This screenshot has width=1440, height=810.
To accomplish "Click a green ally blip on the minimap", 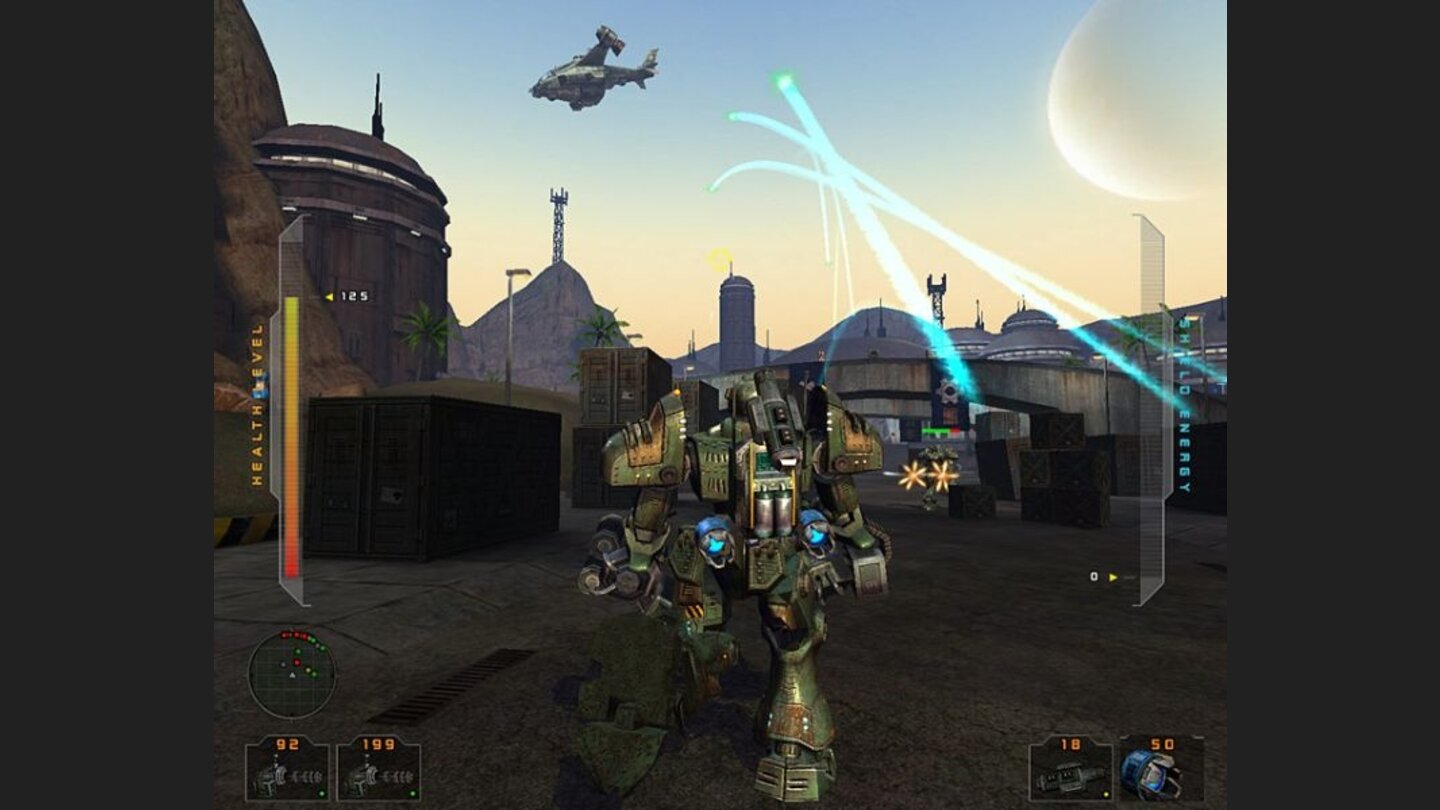I will (299, 651).
